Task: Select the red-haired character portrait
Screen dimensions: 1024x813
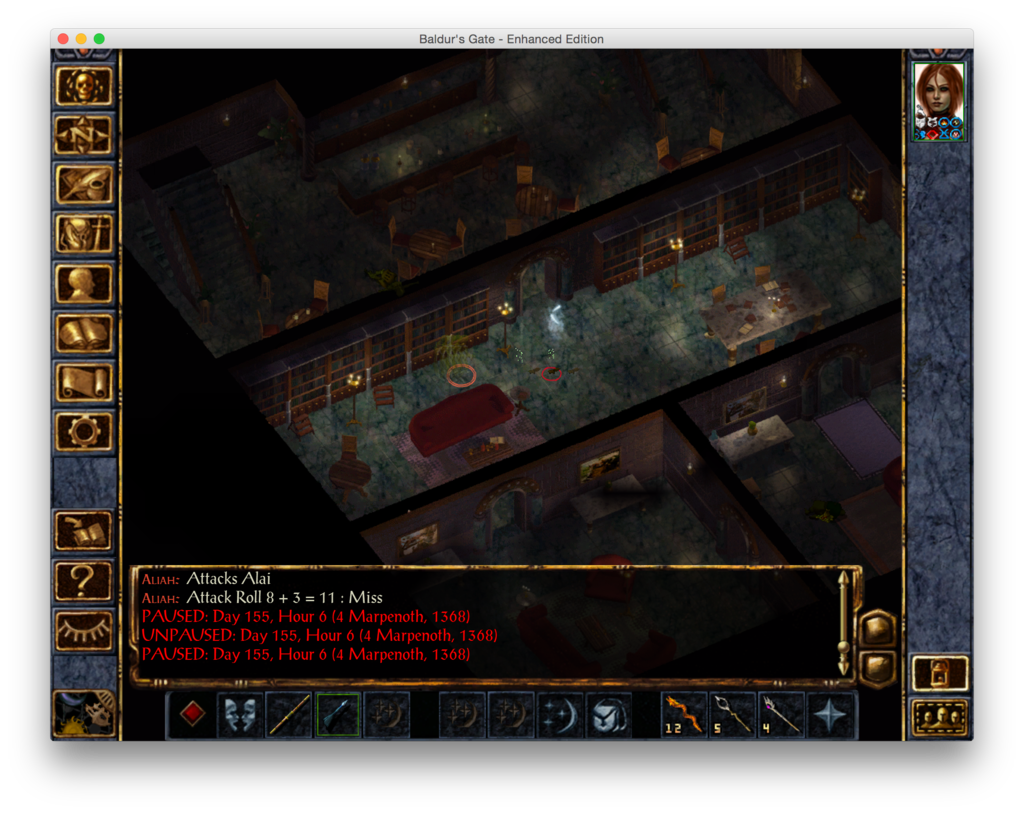Action: [939, 101]
